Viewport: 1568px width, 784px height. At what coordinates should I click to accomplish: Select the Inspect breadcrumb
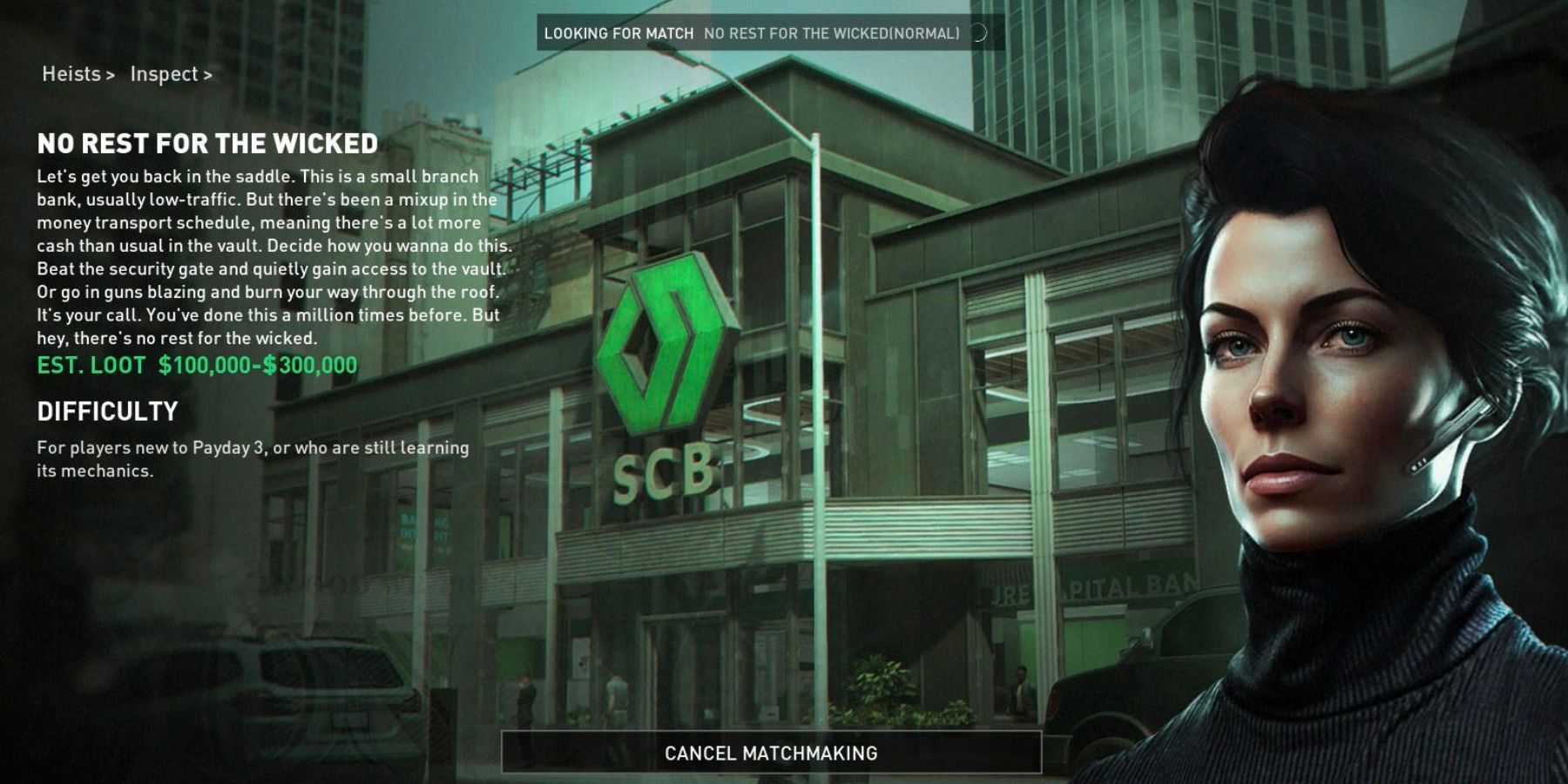coord(165,74)
